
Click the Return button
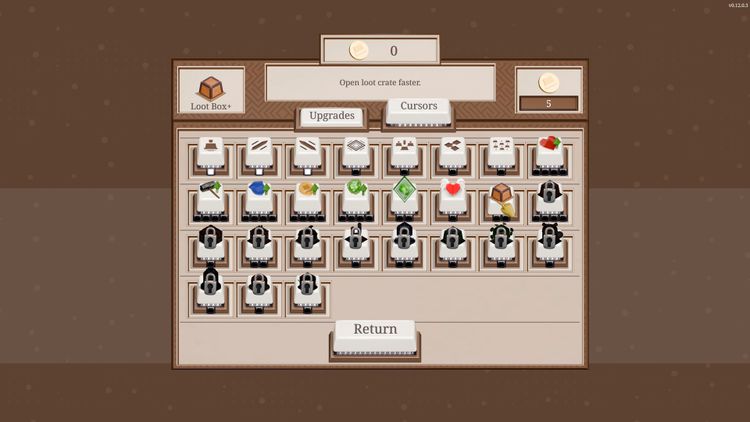(374, 330)
